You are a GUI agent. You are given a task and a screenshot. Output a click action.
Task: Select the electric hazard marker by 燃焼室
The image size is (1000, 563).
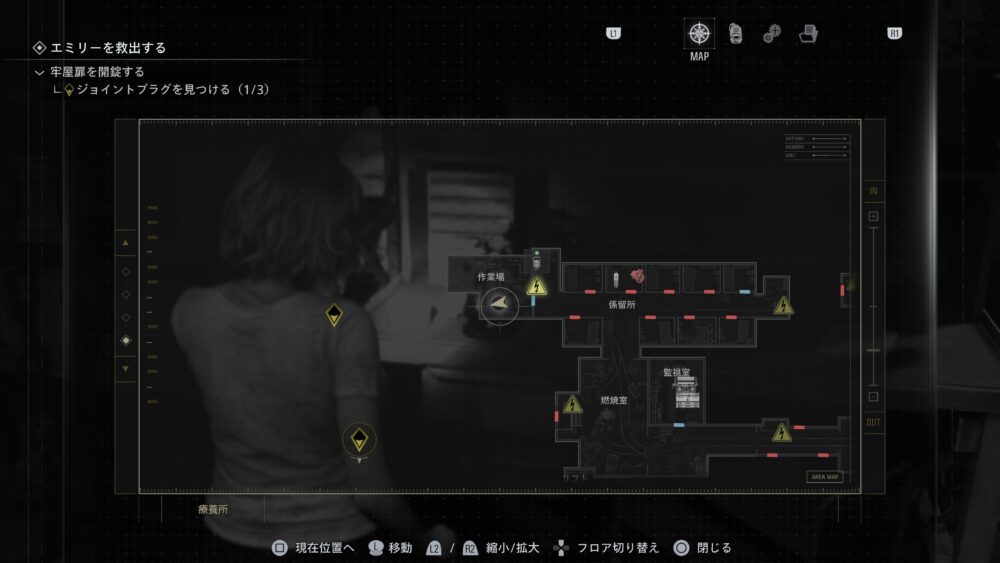572,405
